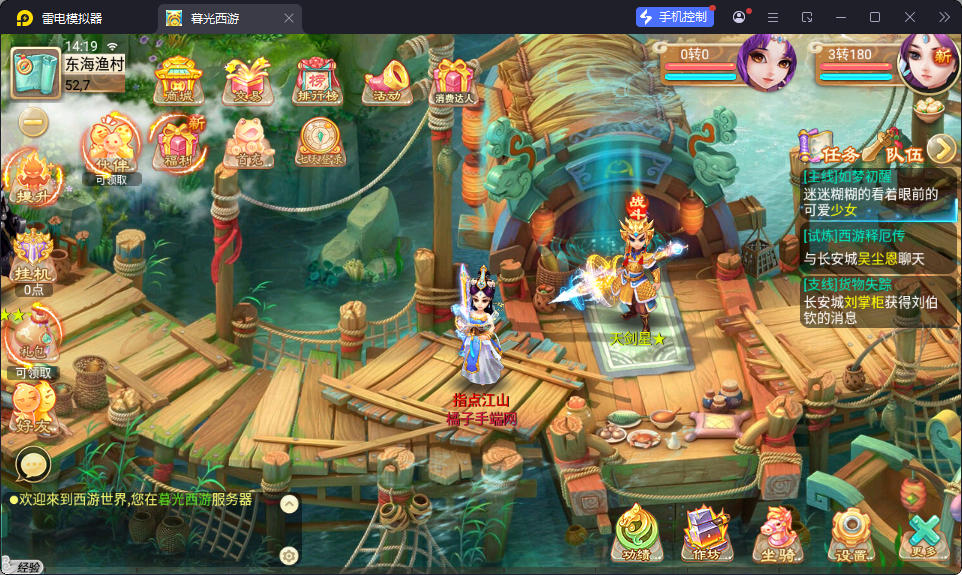The width and height of the screenshot is (962, 575).
Task: Open the 好友 friends icon
Action: [x=32, y=410]
